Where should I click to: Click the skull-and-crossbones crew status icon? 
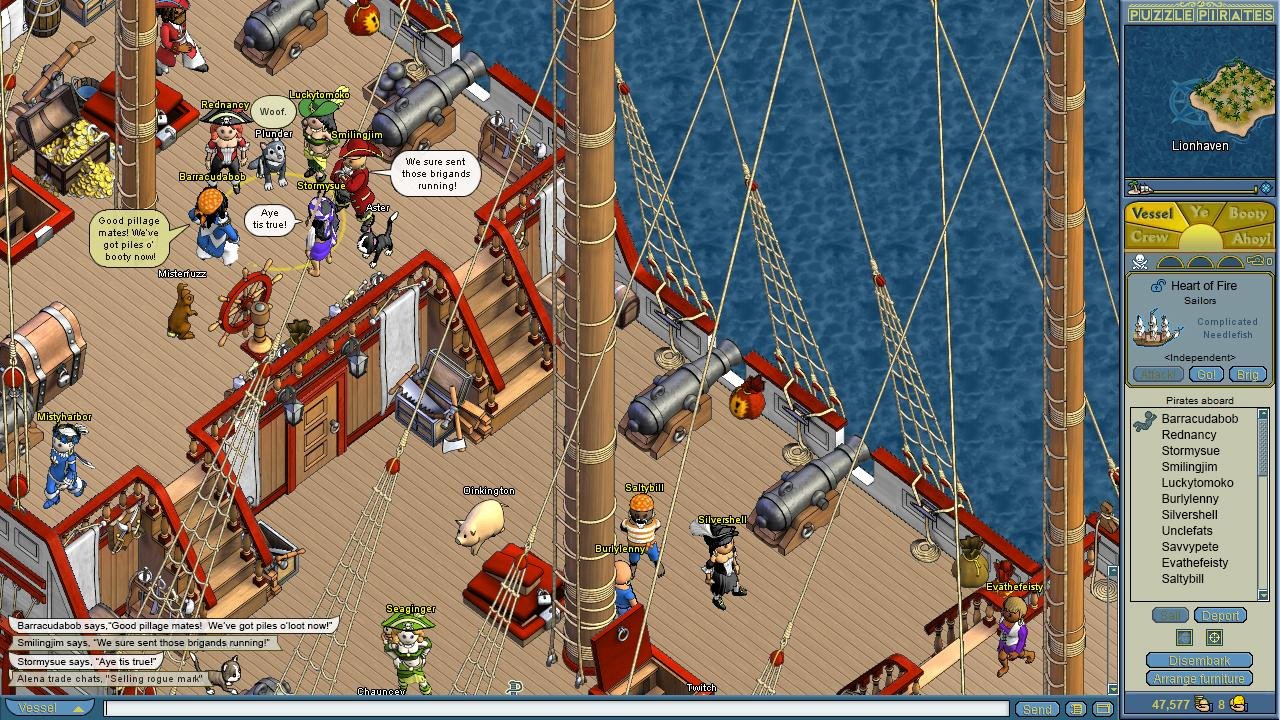pos(1139,262)
